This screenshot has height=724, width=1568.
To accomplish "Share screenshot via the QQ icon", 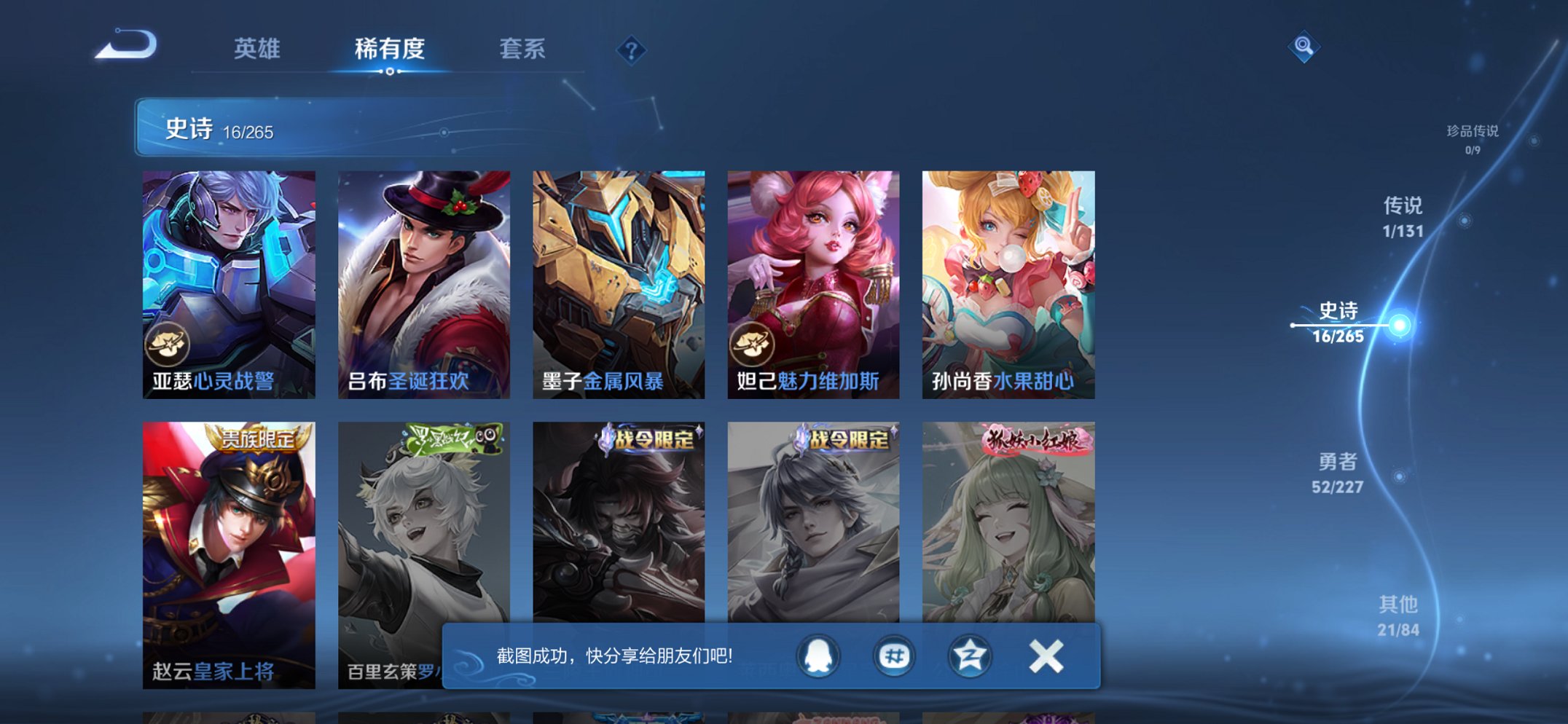I will click(x=818, y=655).
